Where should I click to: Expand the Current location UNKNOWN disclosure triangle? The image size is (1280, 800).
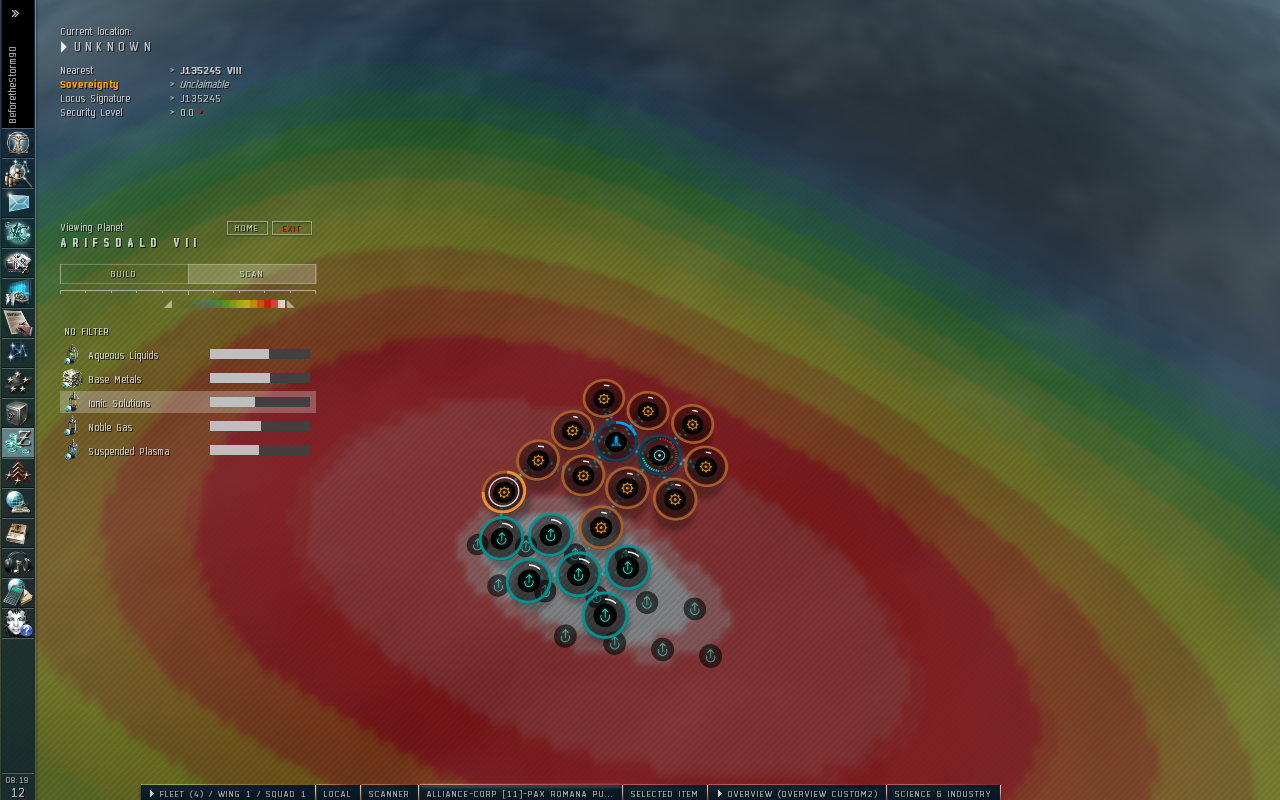62,46
